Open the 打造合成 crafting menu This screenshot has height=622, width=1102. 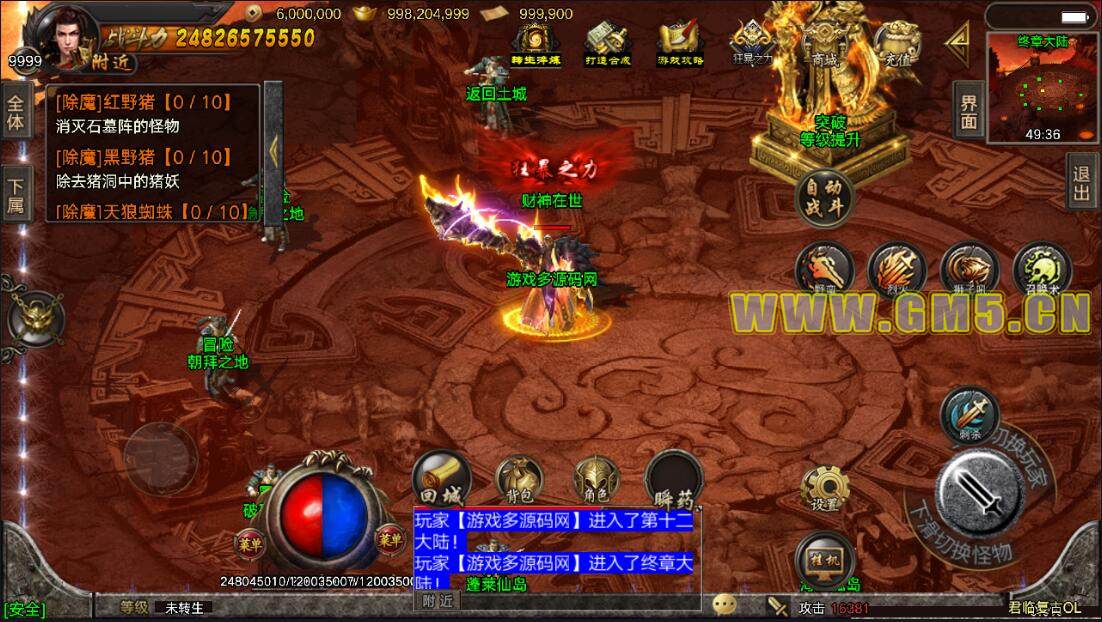[607, 44]
